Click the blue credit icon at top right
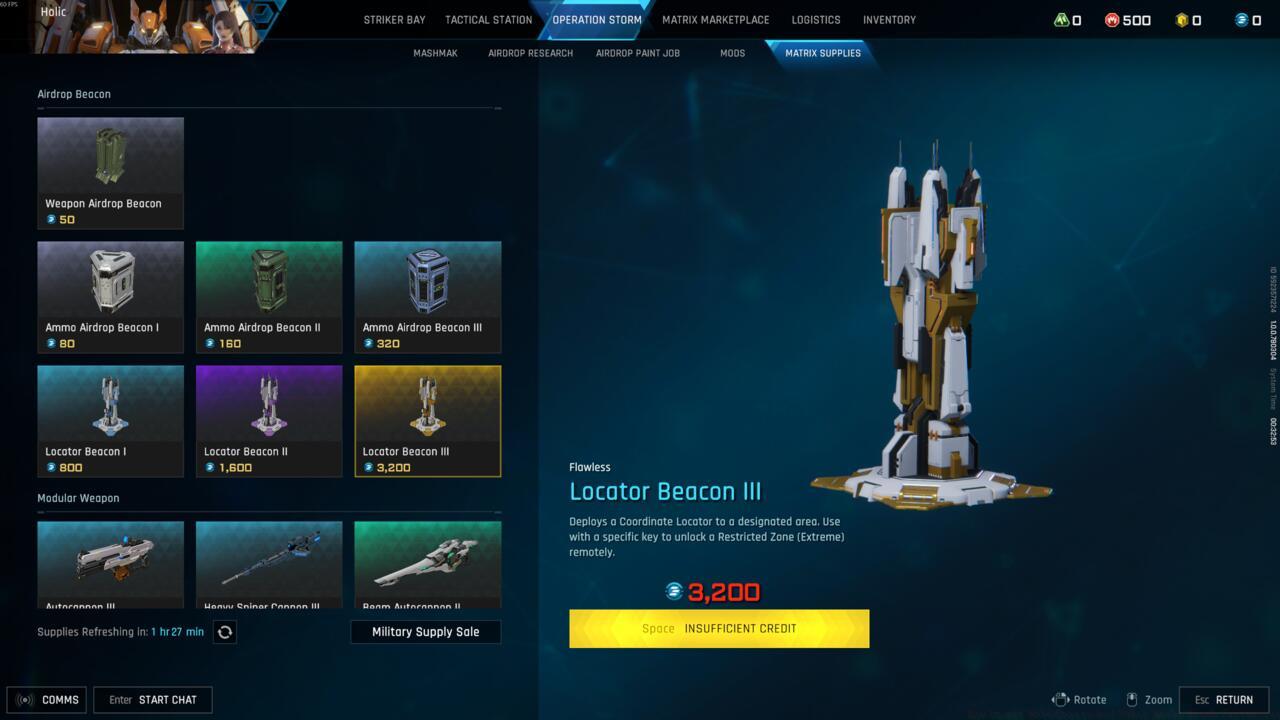 1240,19
